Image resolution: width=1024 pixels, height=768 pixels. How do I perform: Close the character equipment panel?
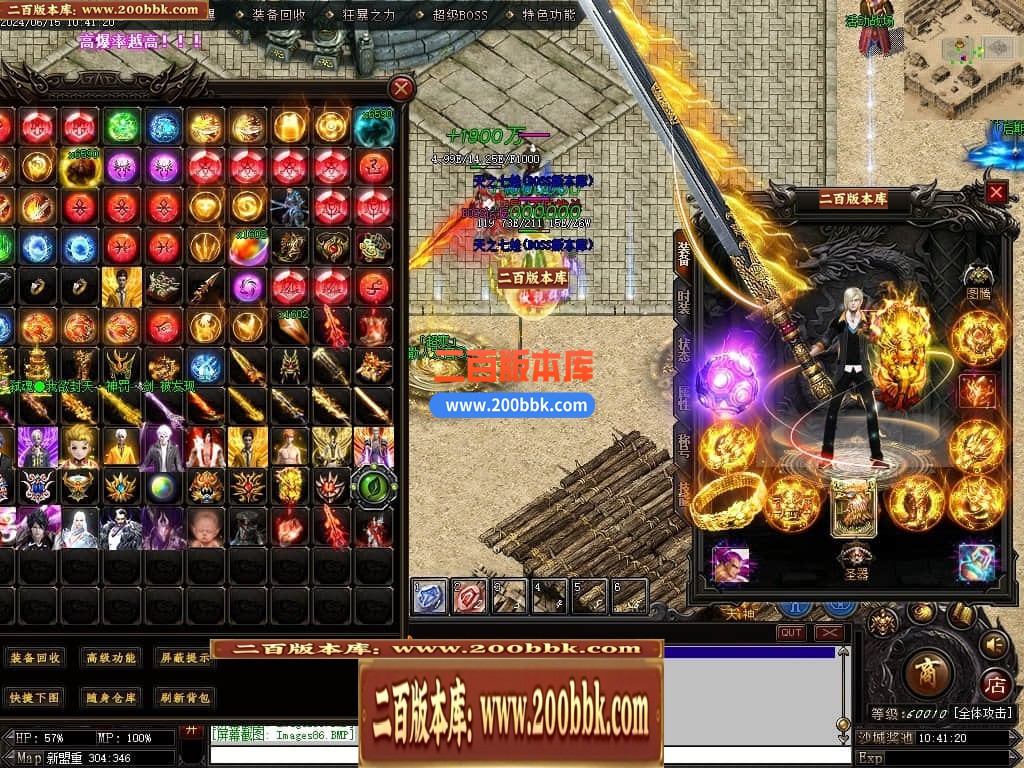pos(996,193)
